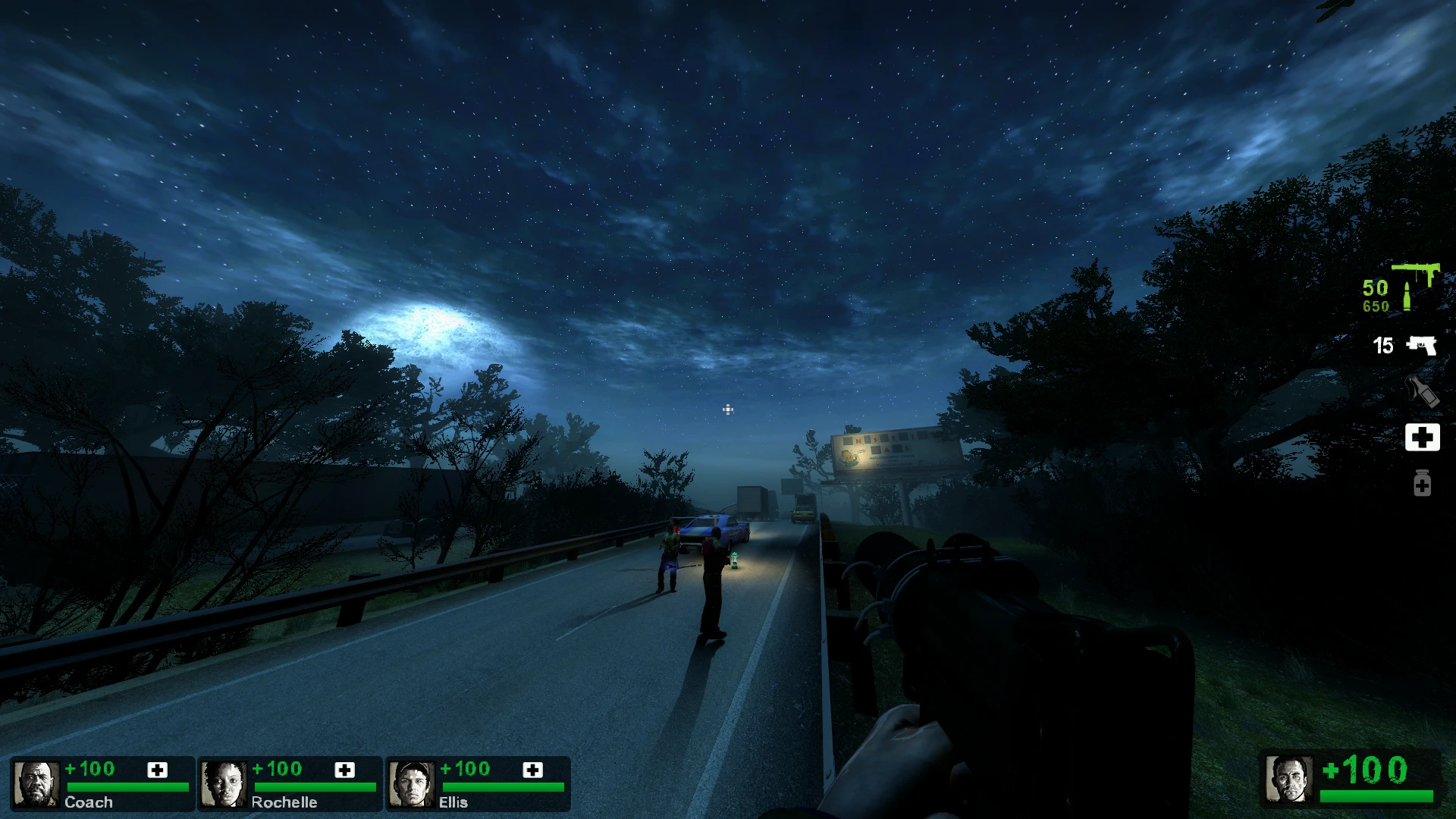
Task: Click Rochelle's character portrait
Action: tap(225, 783)
